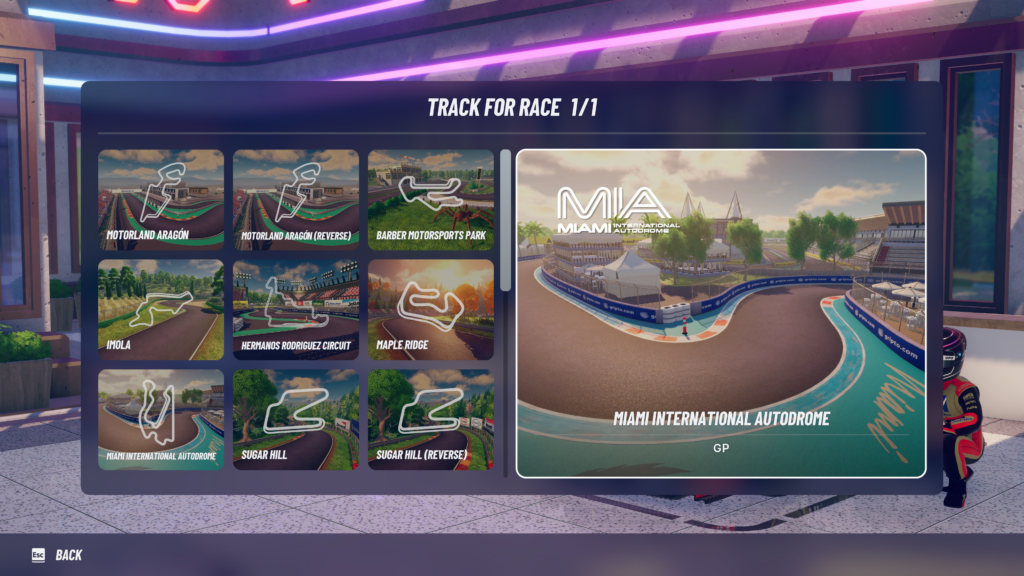Select the Maple Ridge track tile
The image size is (1024, 576).
pos(431,310)
